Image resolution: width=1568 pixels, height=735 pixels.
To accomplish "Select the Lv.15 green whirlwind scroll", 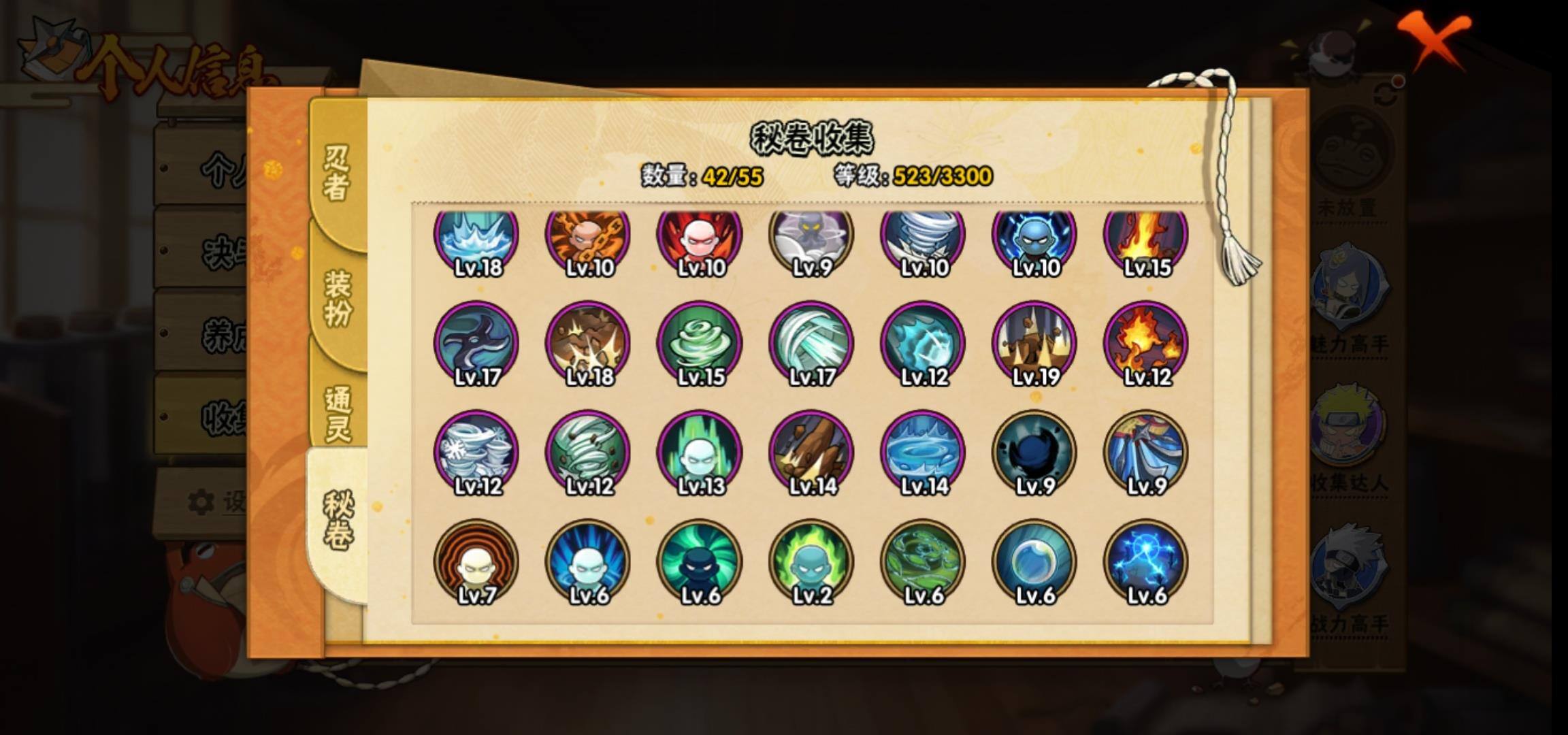I will click(700, 344).
